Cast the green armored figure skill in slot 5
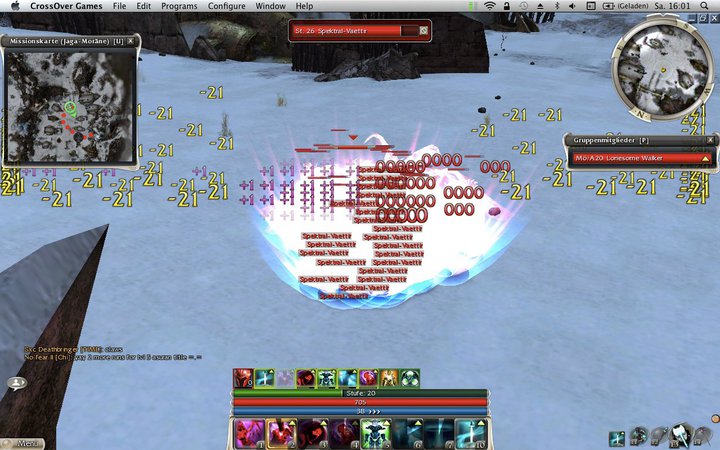 pos(375,432)
